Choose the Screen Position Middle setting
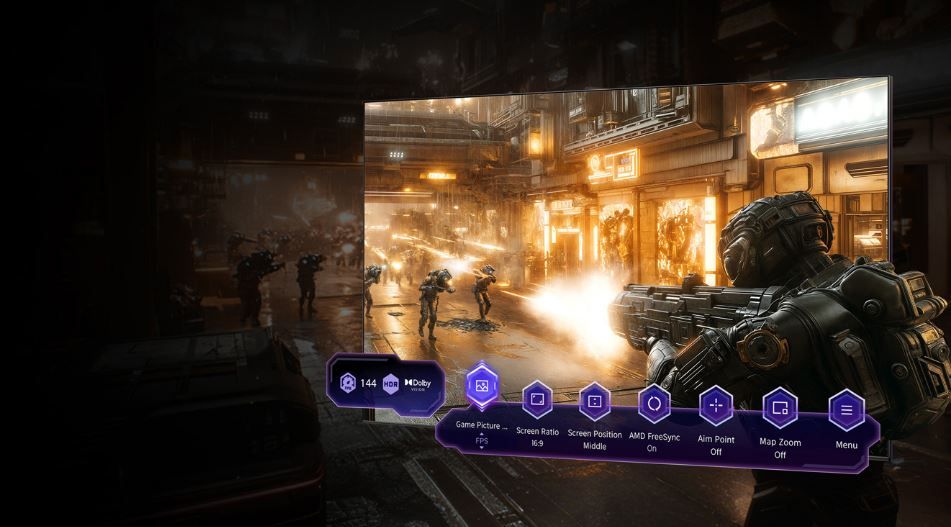951x527 pixels. pos(594,402)
